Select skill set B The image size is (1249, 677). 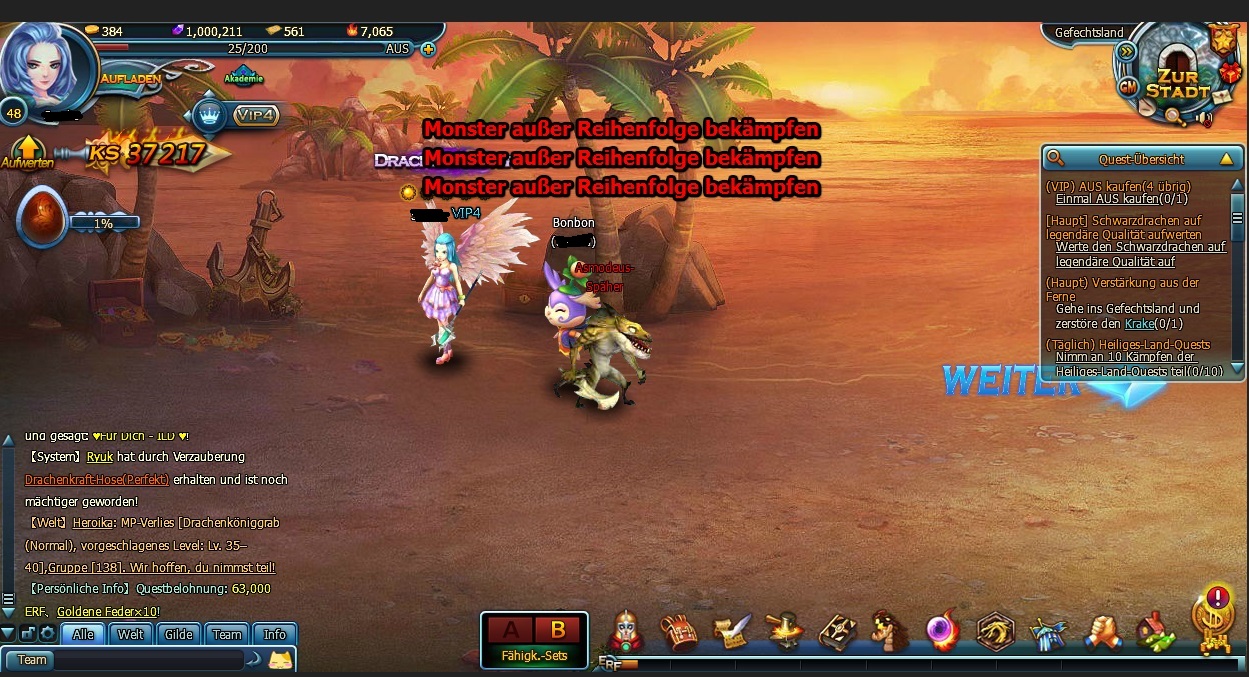[558, 630]
